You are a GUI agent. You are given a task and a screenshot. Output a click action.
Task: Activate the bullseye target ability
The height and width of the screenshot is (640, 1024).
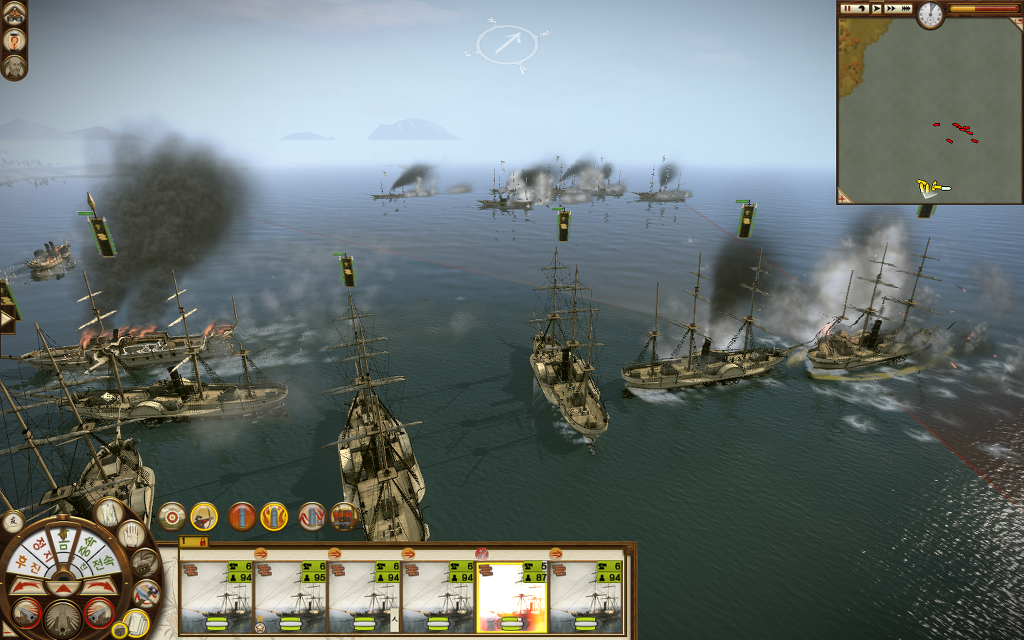tap(172, 516)
